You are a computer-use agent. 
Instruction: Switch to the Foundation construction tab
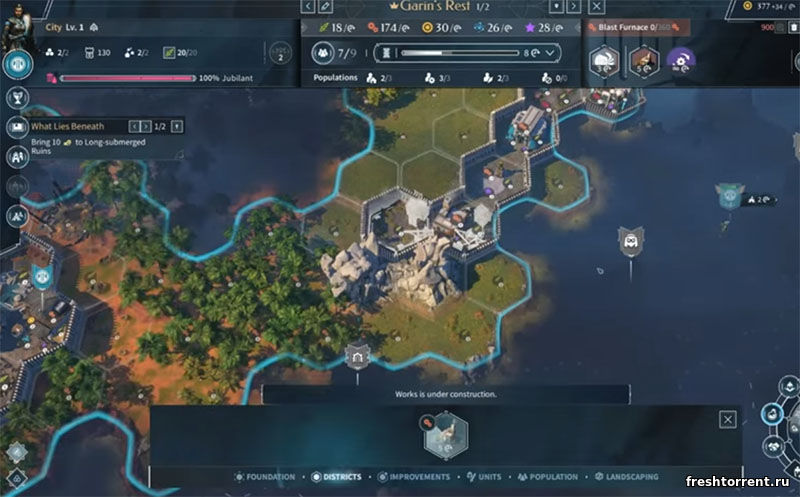265,477
